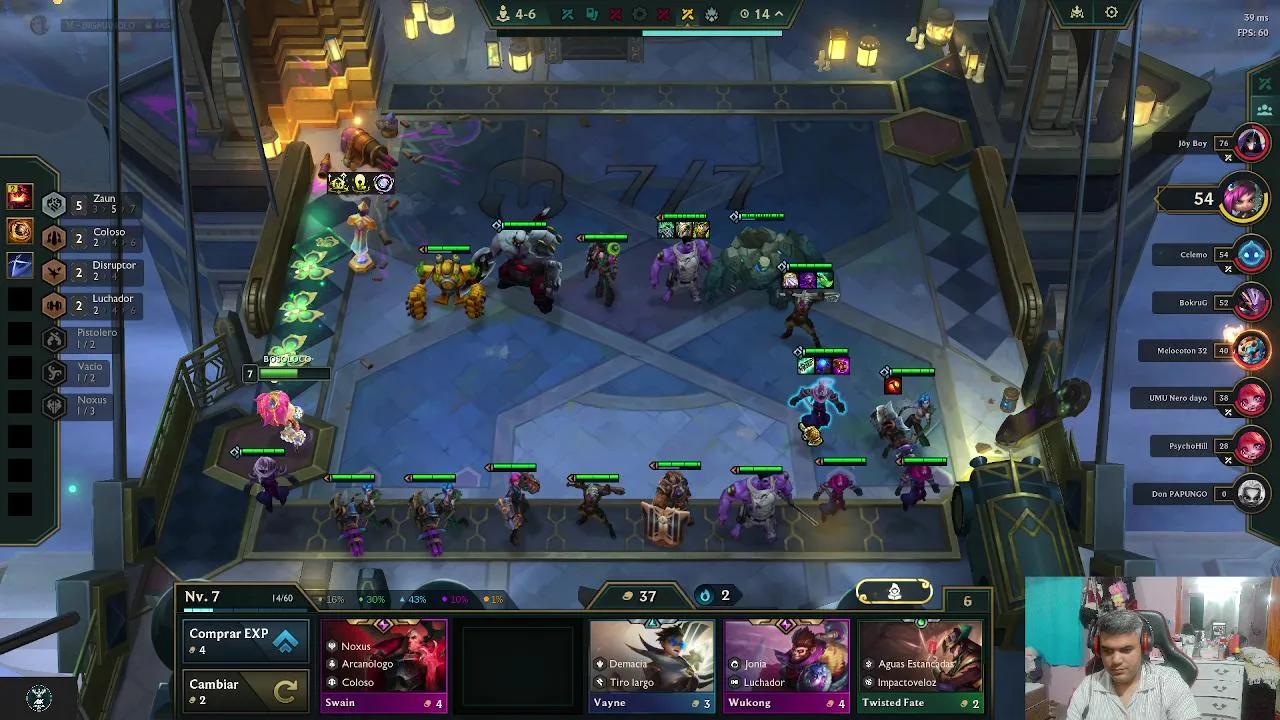Reroll the shop with Cambiar

coord(245,691)
